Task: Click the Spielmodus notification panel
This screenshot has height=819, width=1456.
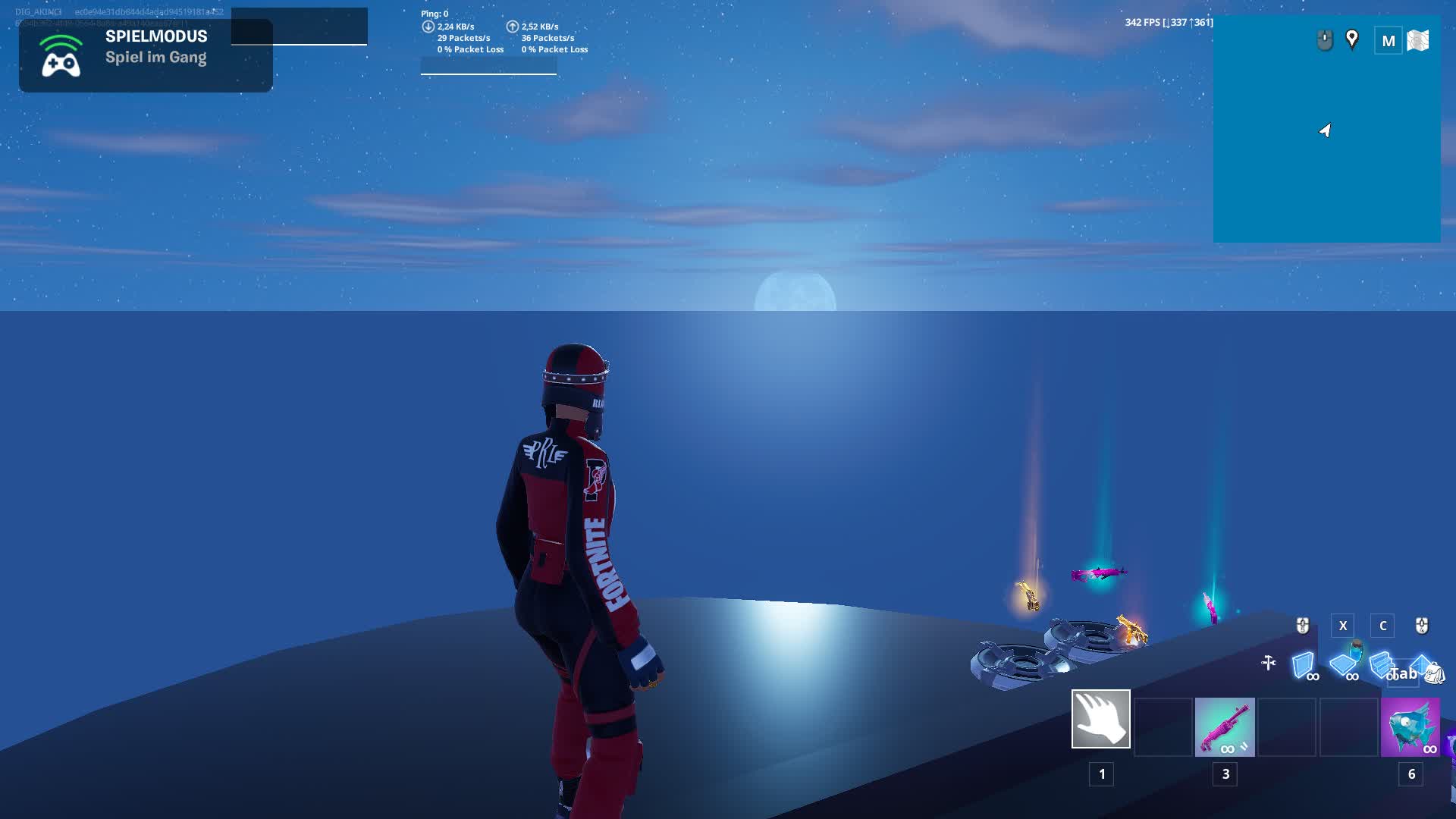Action: click(146, 55)
